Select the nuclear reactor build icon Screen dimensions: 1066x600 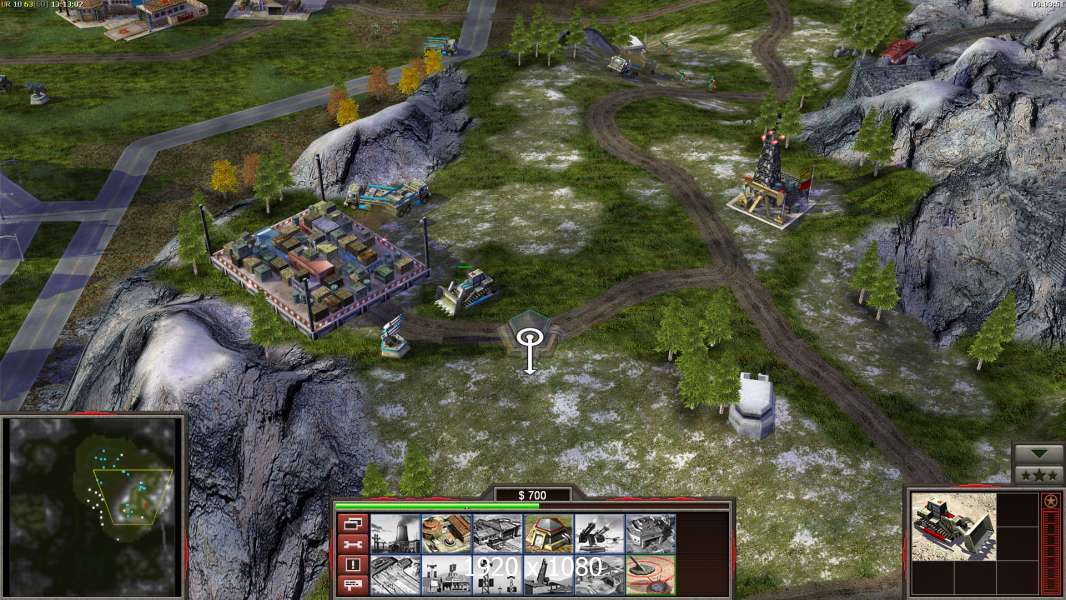click(395, 533)
